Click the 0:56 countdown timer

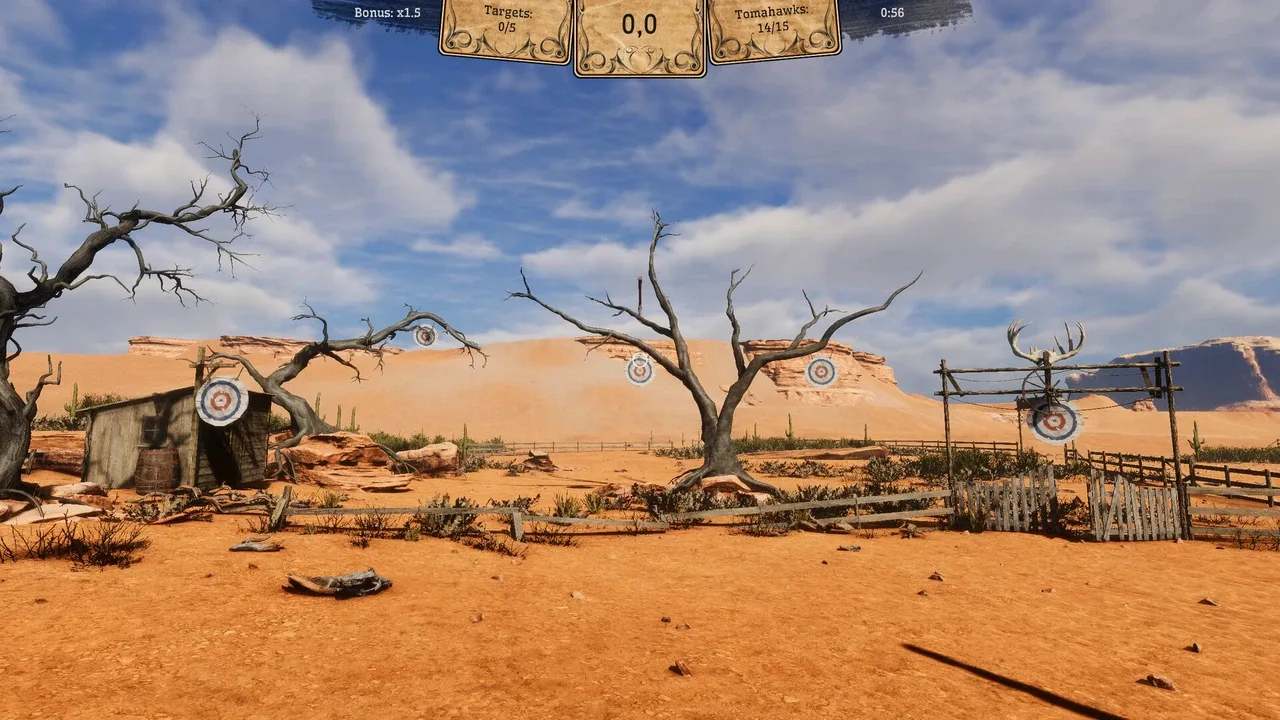point(890,13)
